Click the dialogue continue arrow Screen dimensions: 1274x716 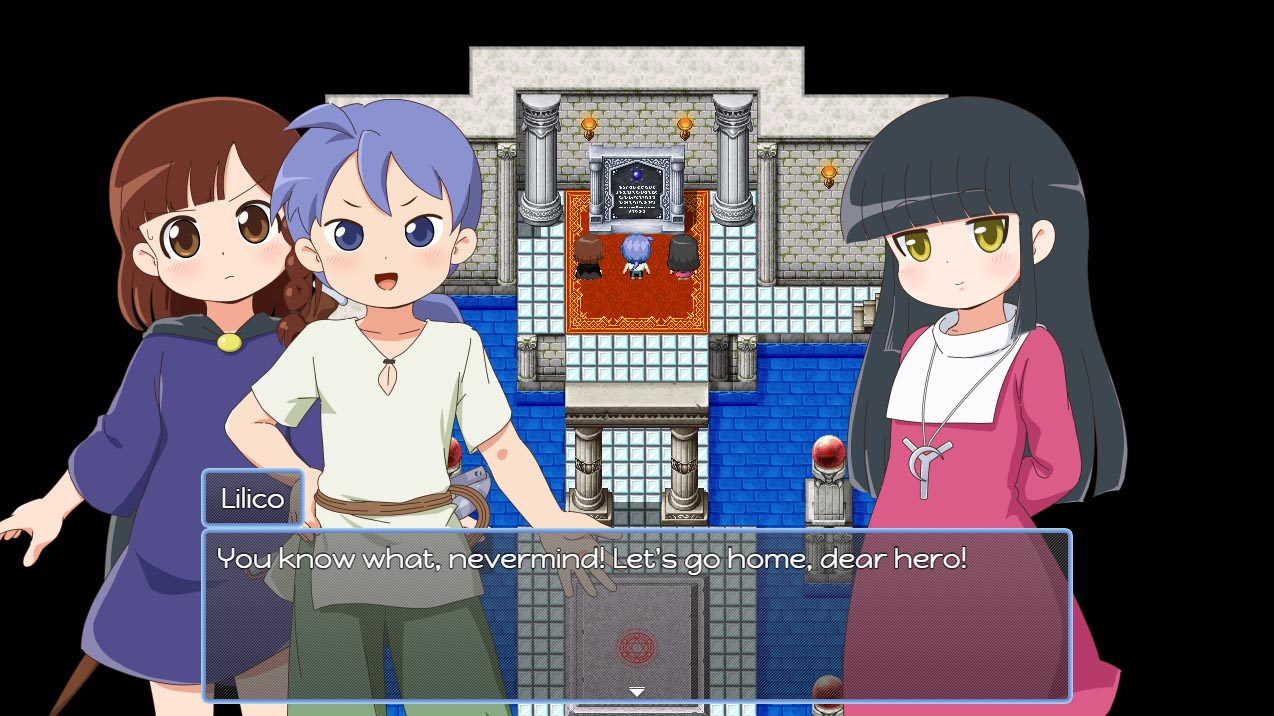[636, 691]
